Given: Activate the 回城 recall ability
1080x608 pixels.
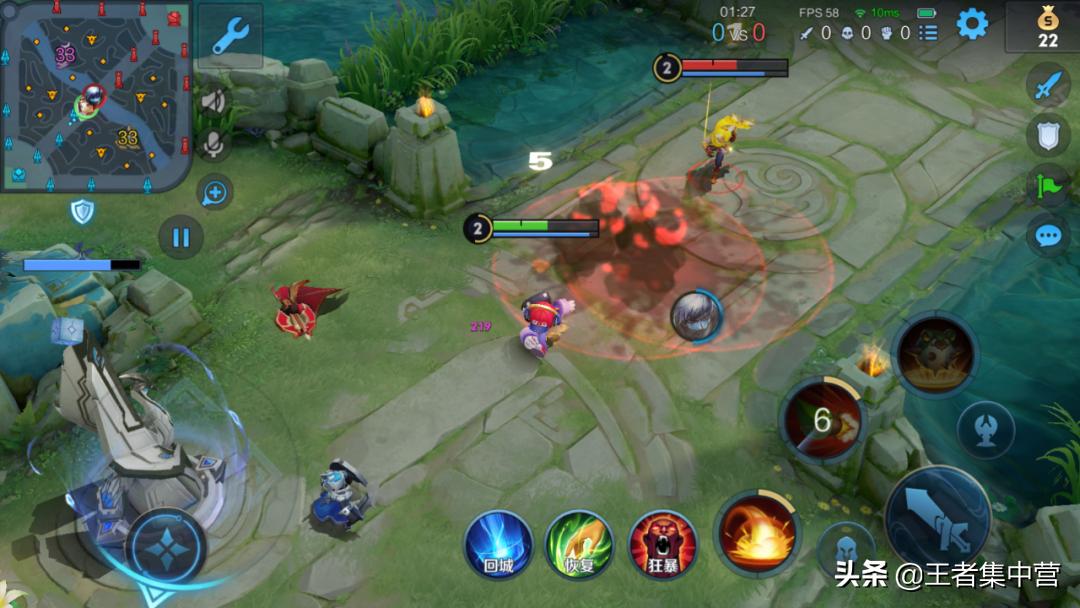Looking at the screenshot, I should 498,545.
